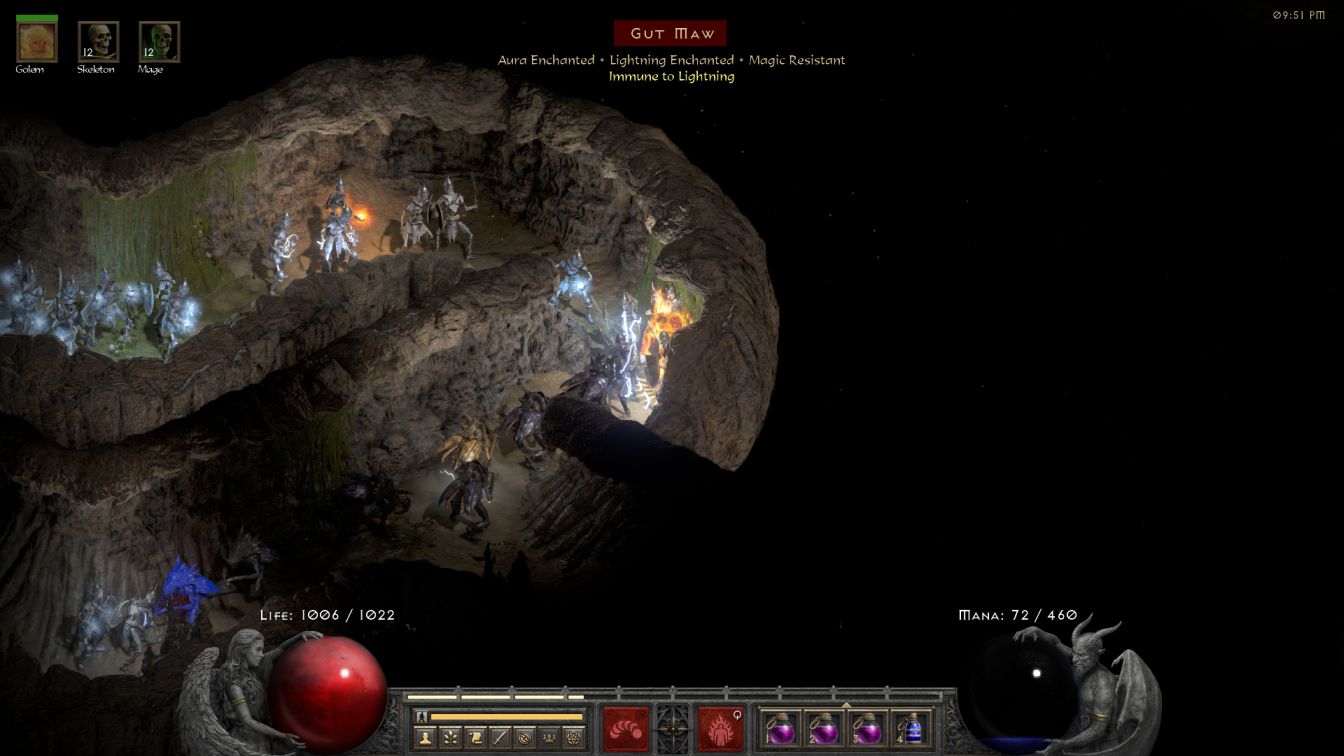Select the Skeleton minion portrait

pos(98,41)
